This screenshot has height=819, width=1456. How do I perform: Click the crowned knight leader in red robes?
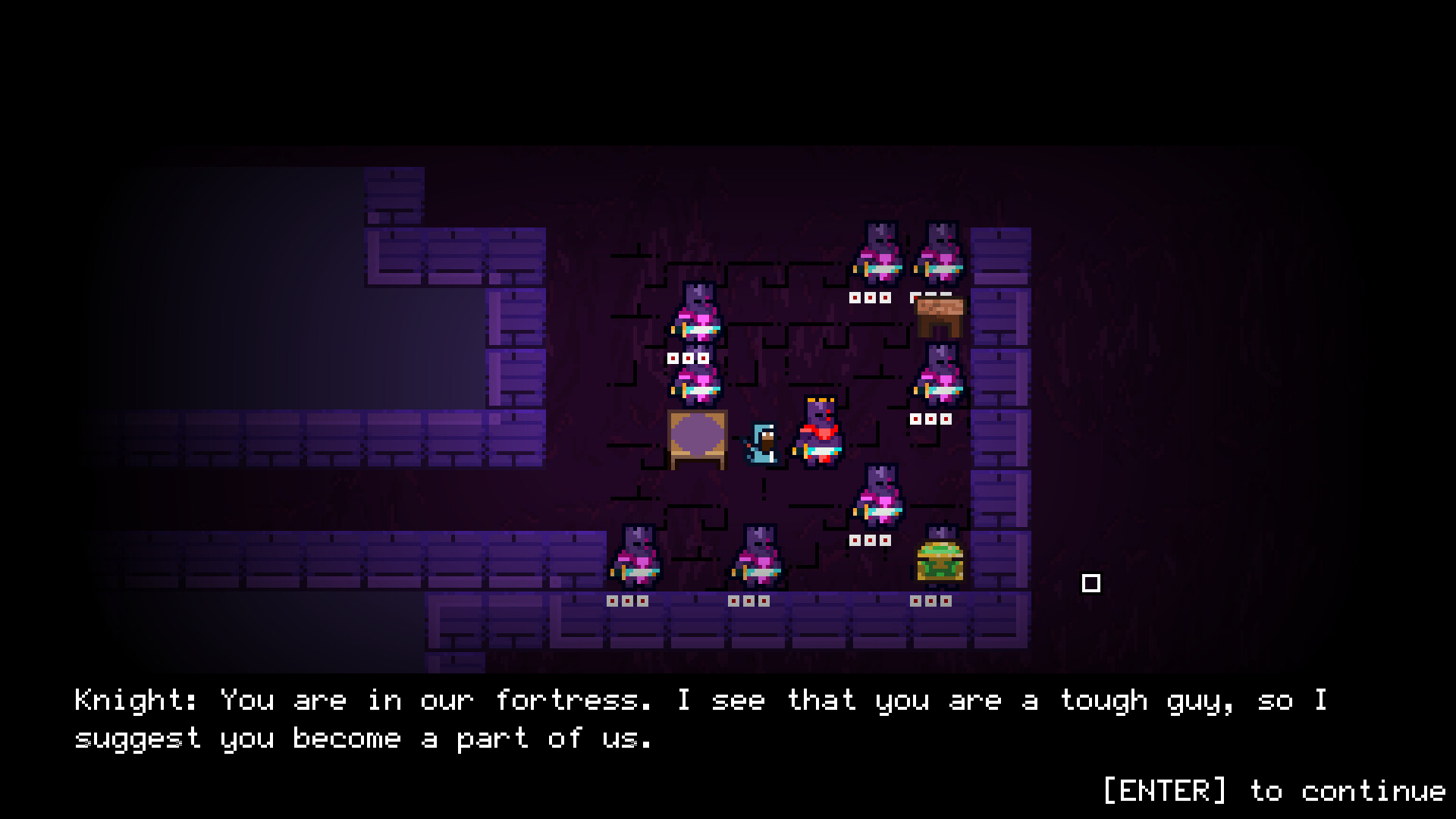821,436
